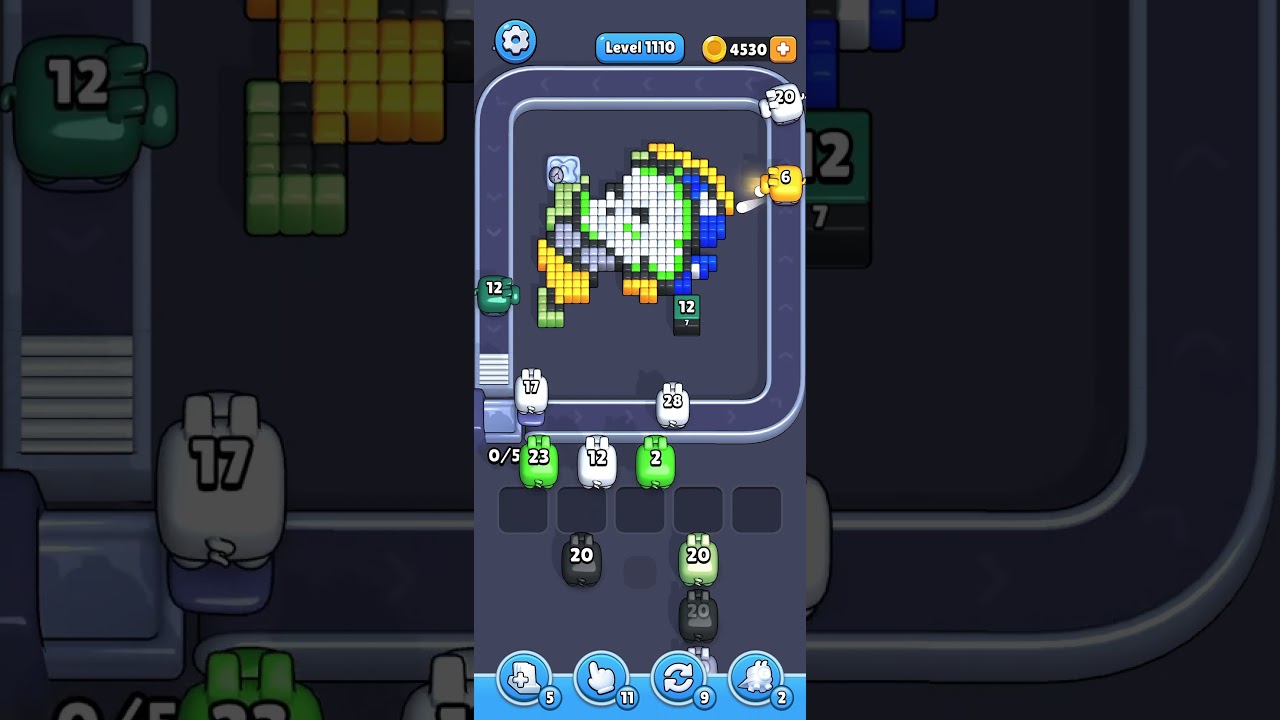The width and height of the screenshot is (1280, 720).
Task: Open the Level 1110 banner
Action: coord(639,47)
